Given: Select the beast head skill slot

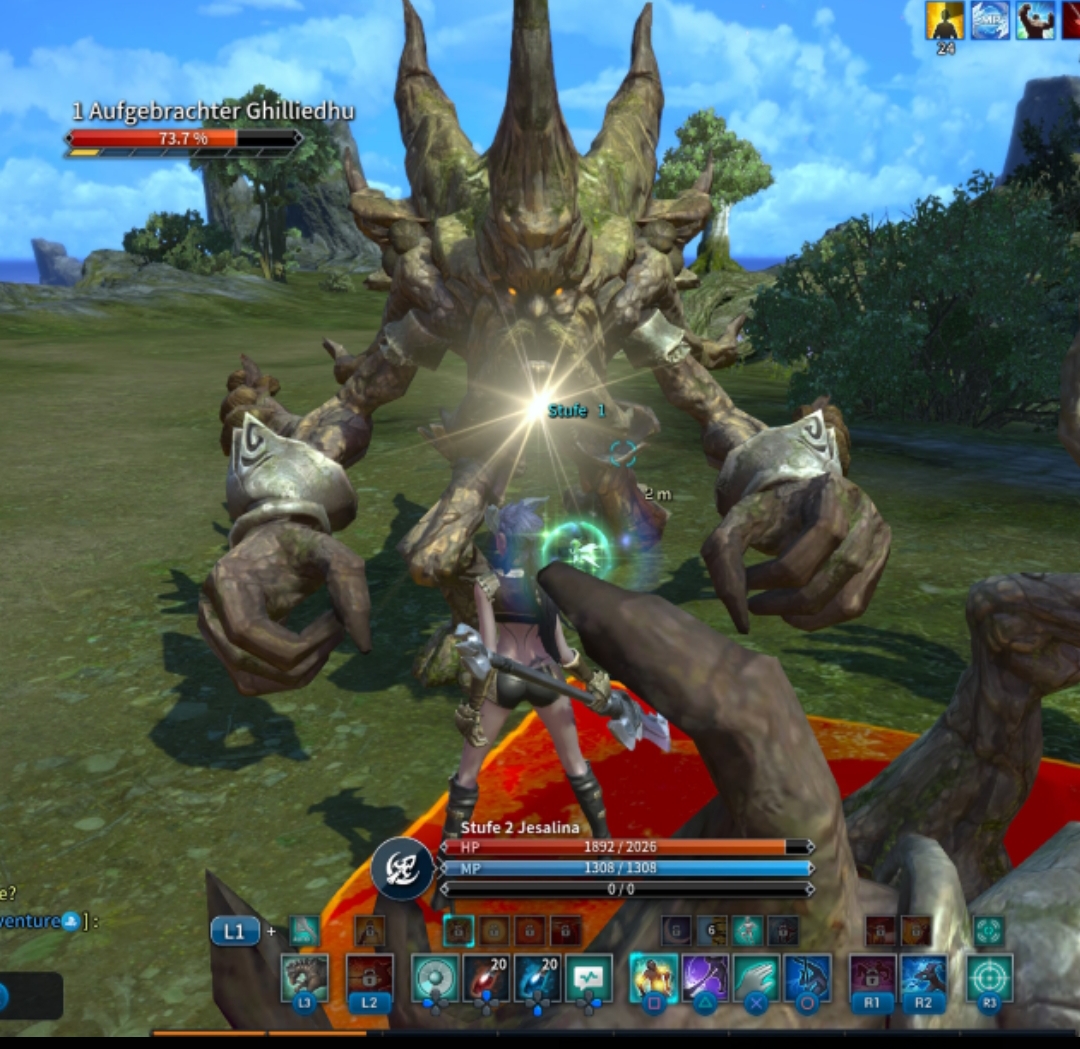Looking at the screenshot, I should tap(304, 977).
